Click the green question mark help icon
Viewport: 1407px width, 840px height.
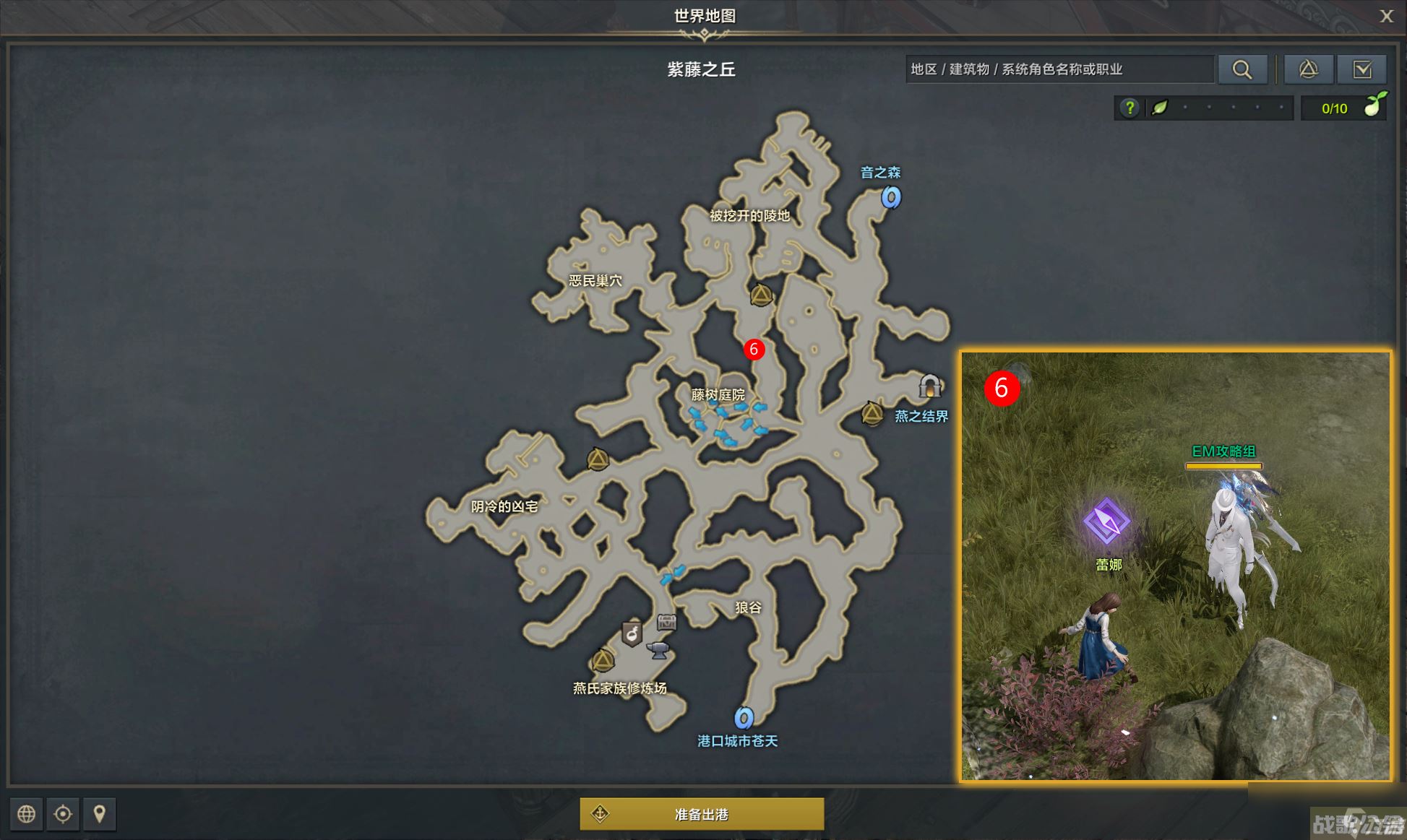(1129, 108)
